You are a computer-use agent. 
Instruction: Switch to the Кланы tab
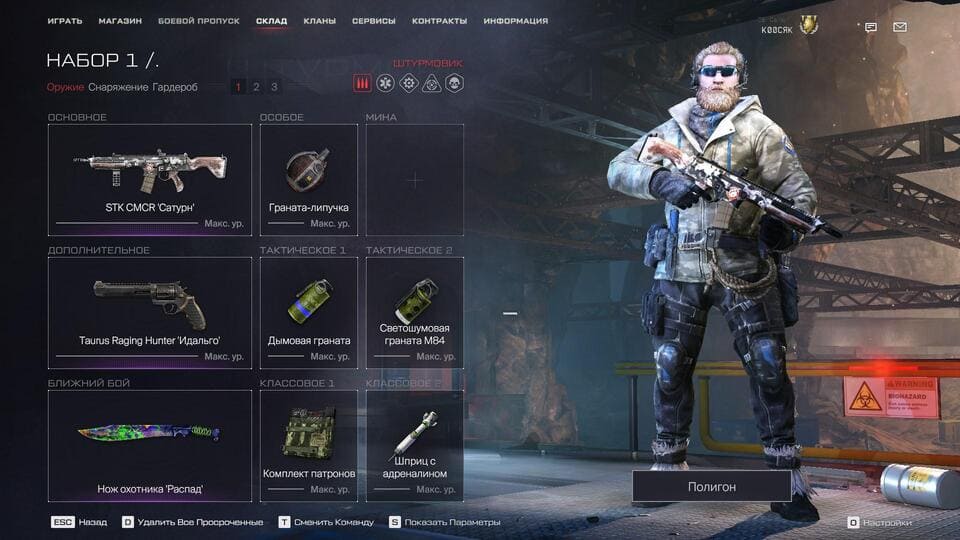point(319,21)
